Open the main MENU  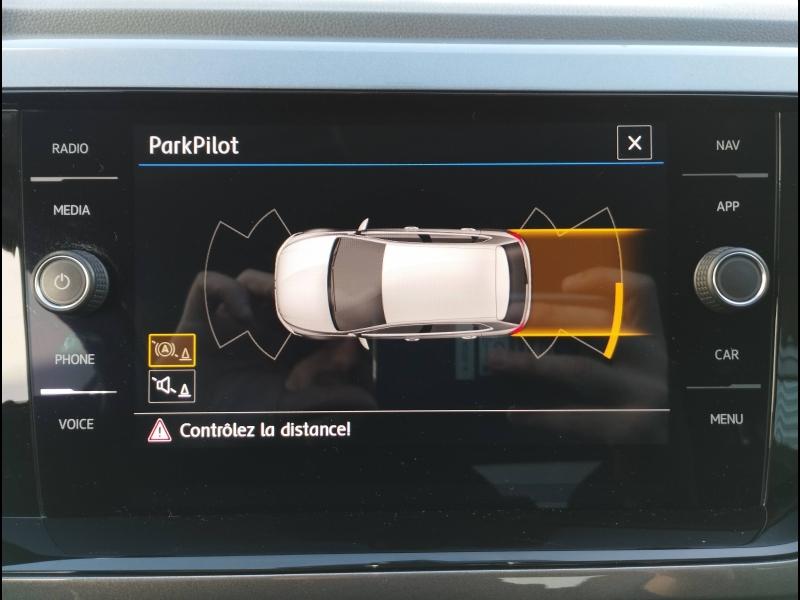coord(727,419)
